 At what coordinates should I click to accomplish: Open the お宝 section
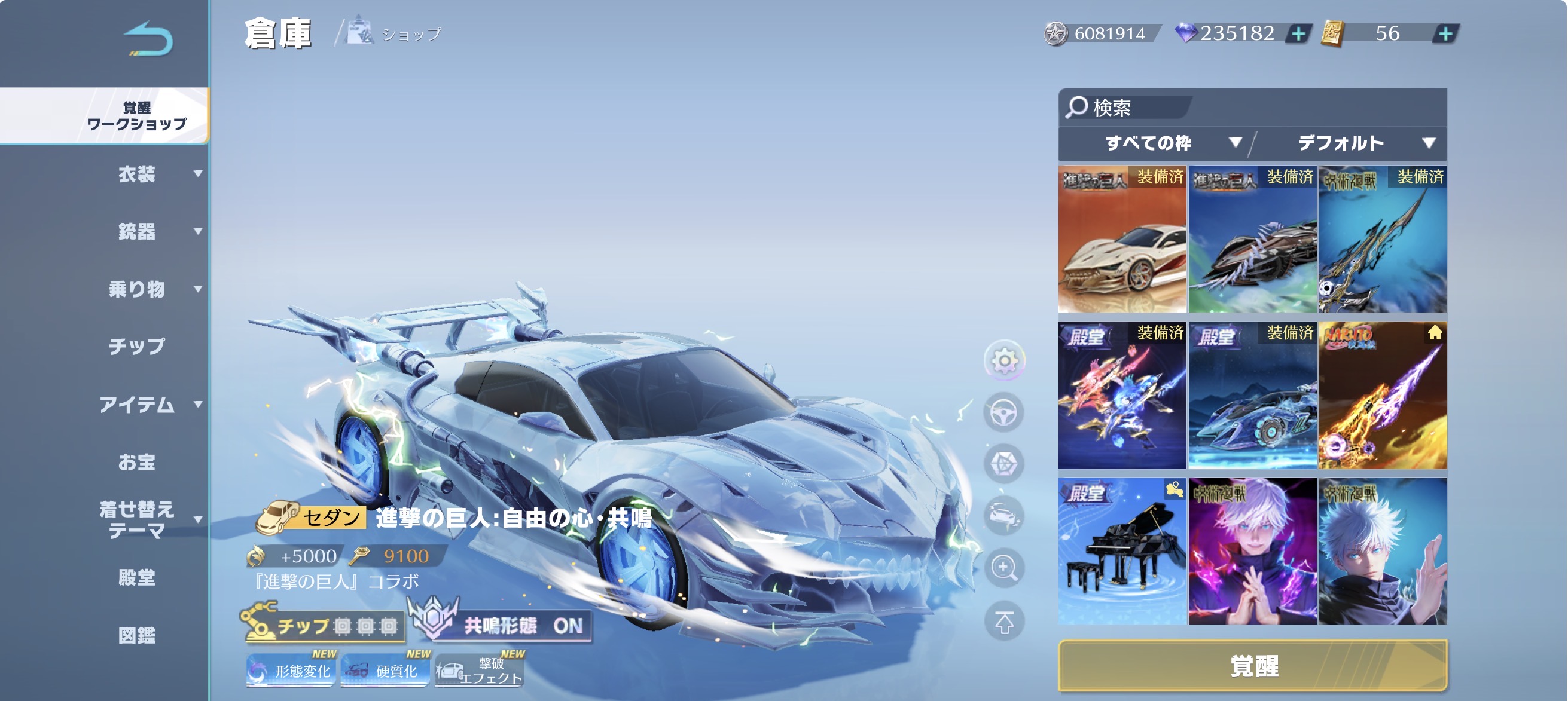(137, 462)
